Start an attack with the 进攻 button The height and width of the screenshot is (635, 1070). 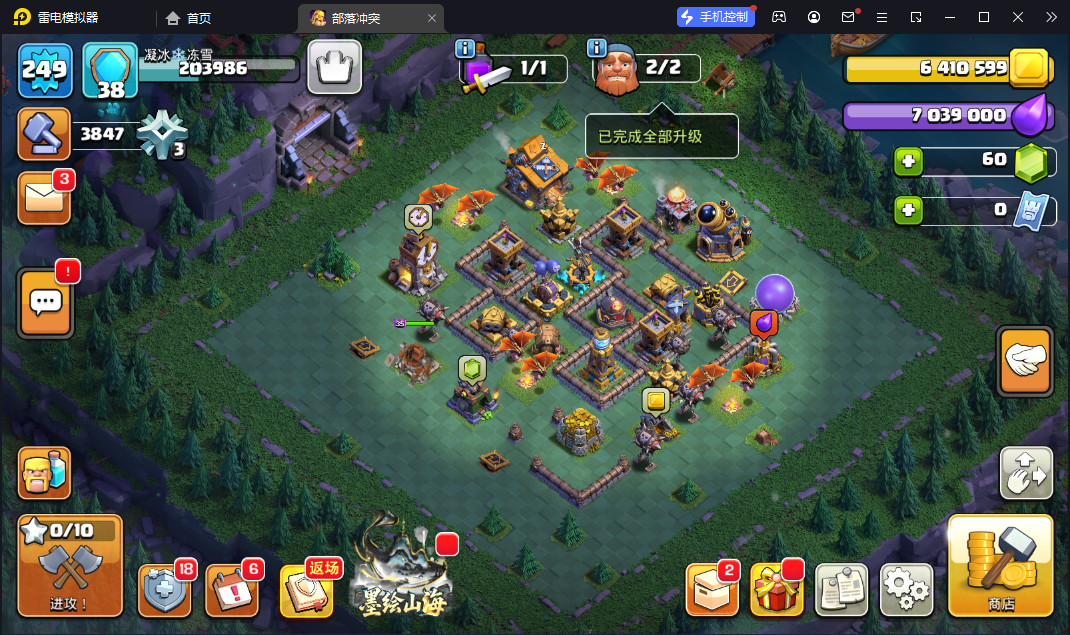coord(70,566)
